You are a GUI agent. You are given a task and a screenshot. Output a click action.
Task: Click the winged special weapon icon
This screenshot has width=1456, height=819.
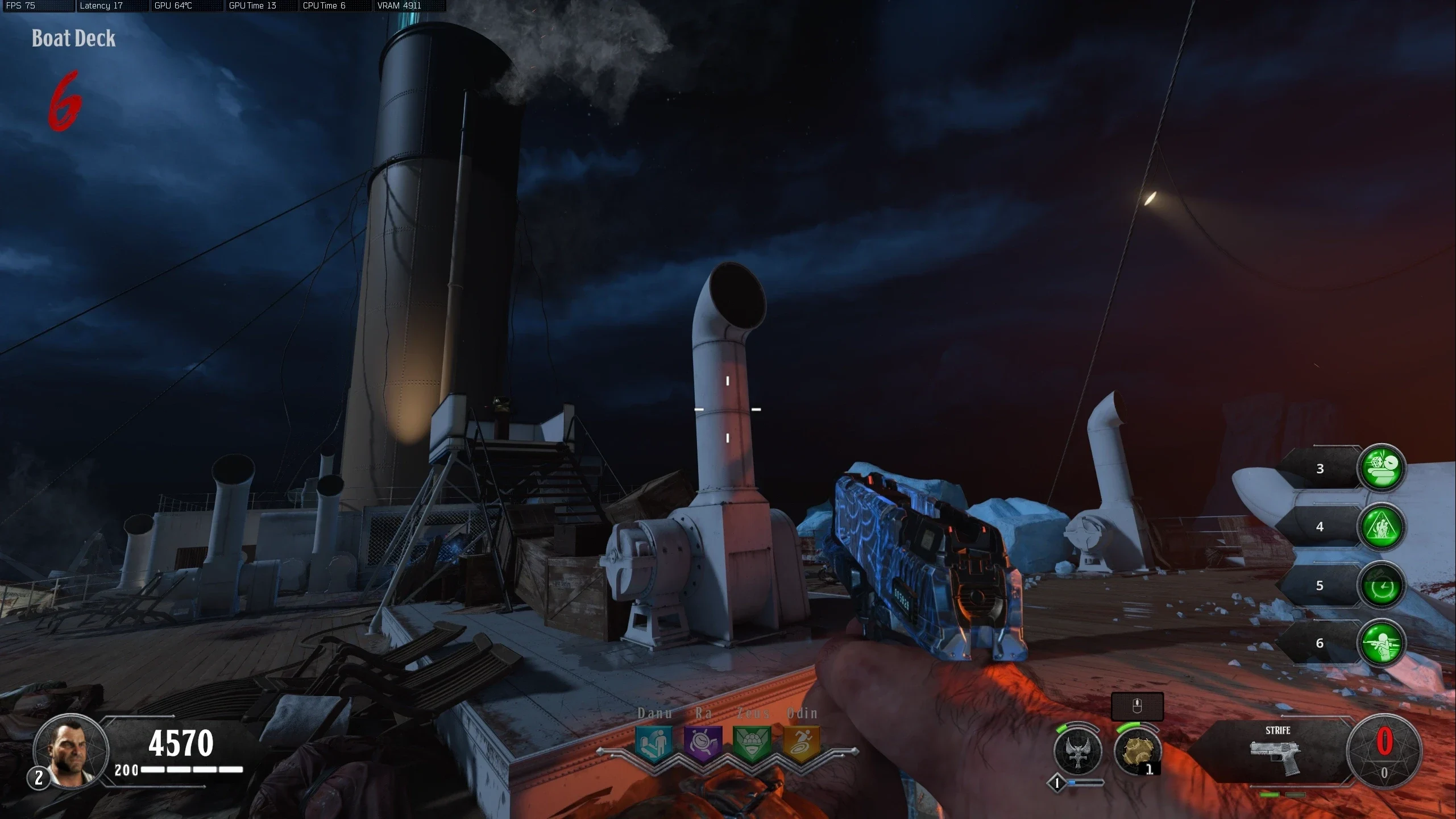coord(1077,751)
